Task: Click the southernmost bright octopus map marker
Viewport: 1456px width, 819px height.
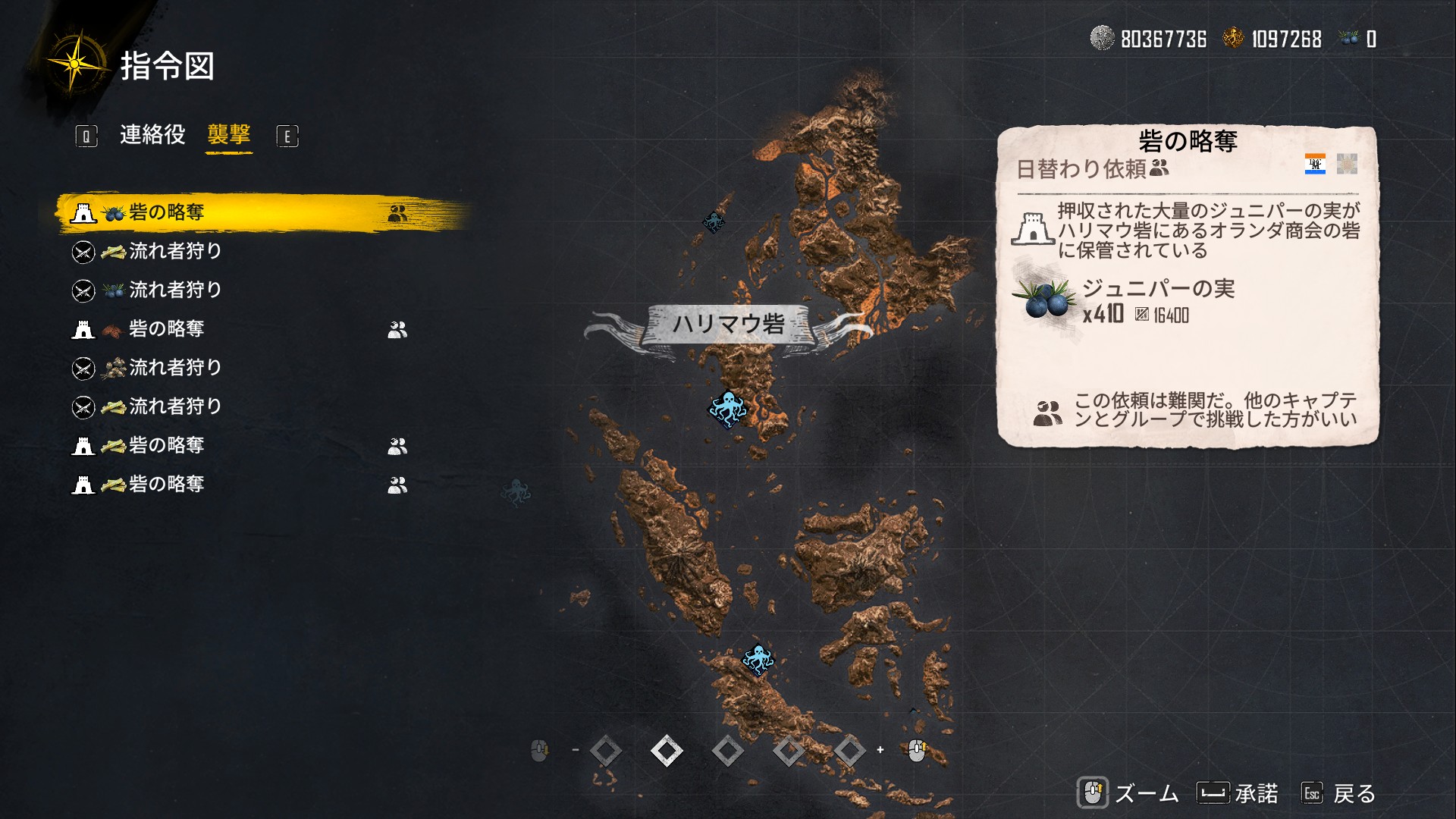Action: [x=758, y=659]
